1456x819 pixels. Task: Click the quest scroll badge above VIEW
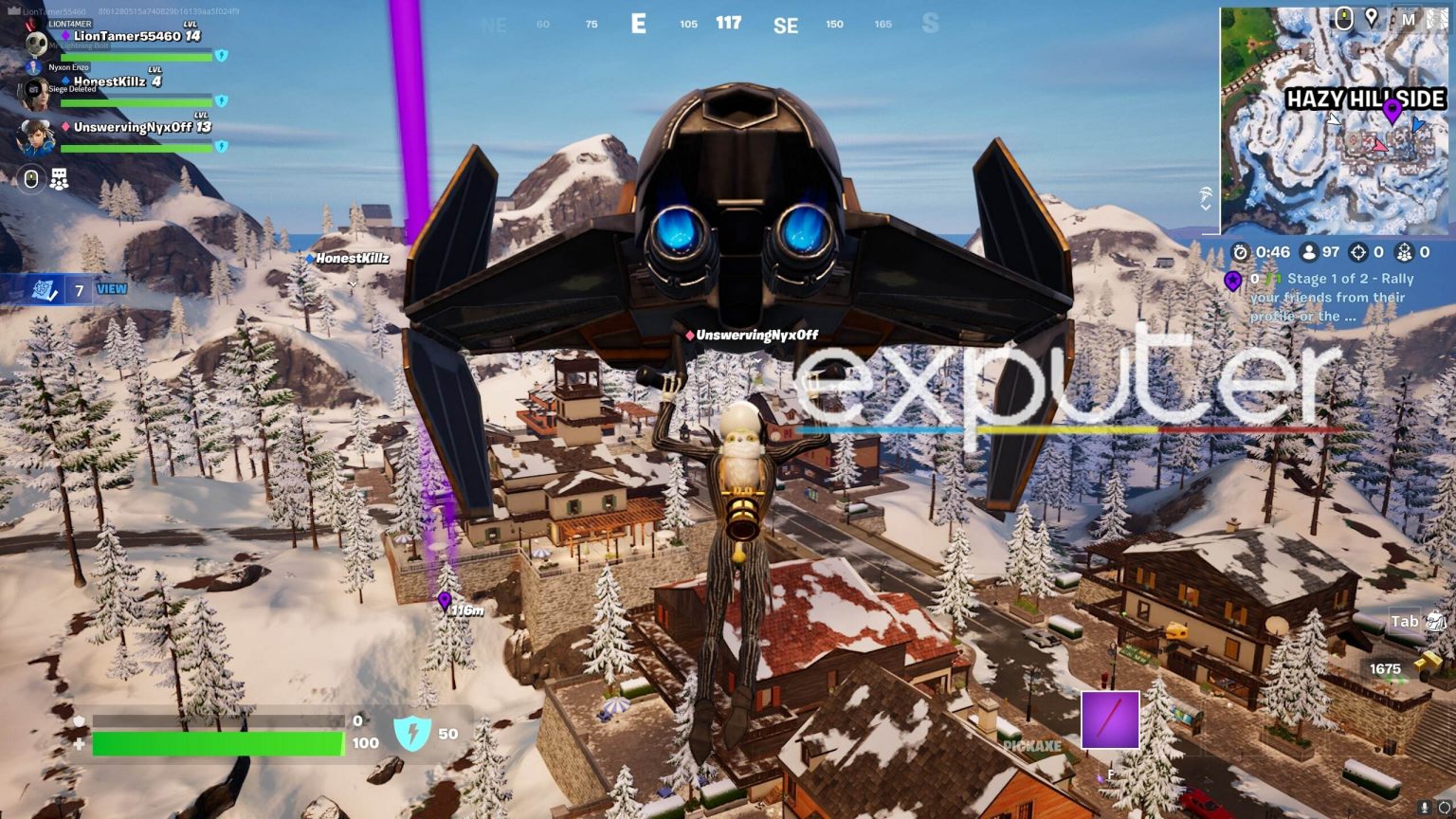pos(42,288)
